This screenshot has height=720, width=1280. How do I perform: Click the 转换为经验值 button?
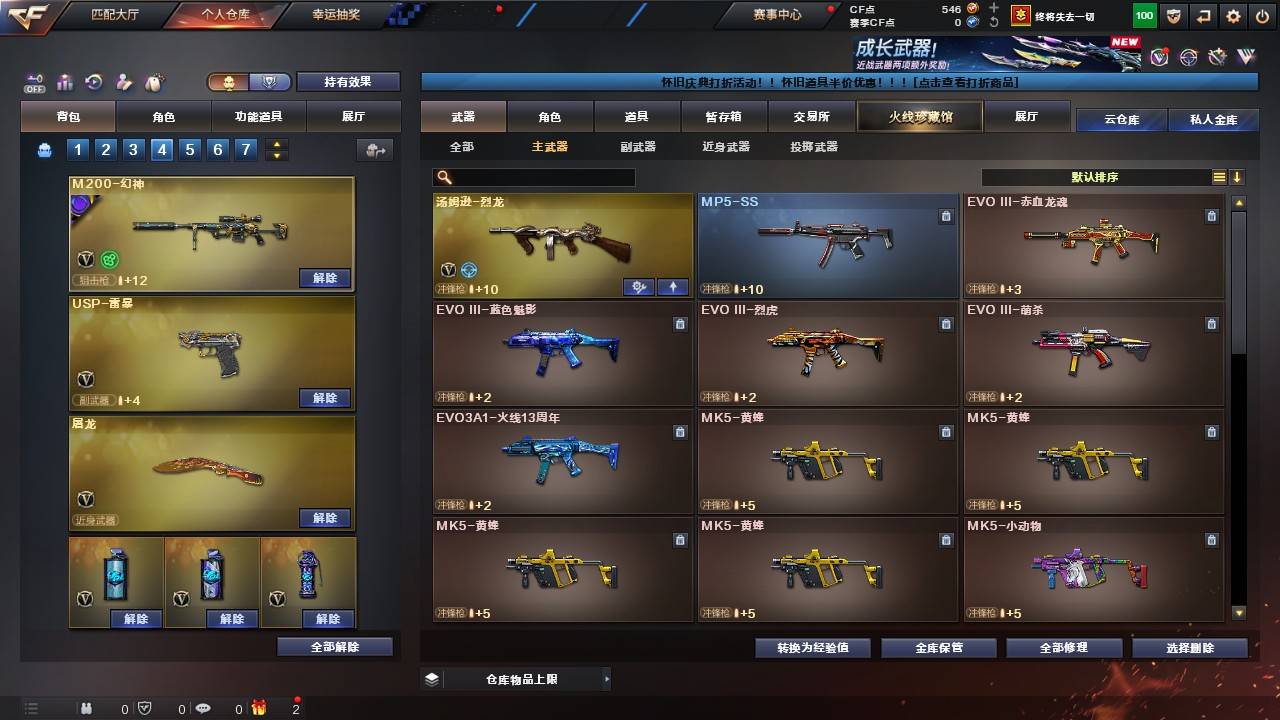click(x=811, y=647)
